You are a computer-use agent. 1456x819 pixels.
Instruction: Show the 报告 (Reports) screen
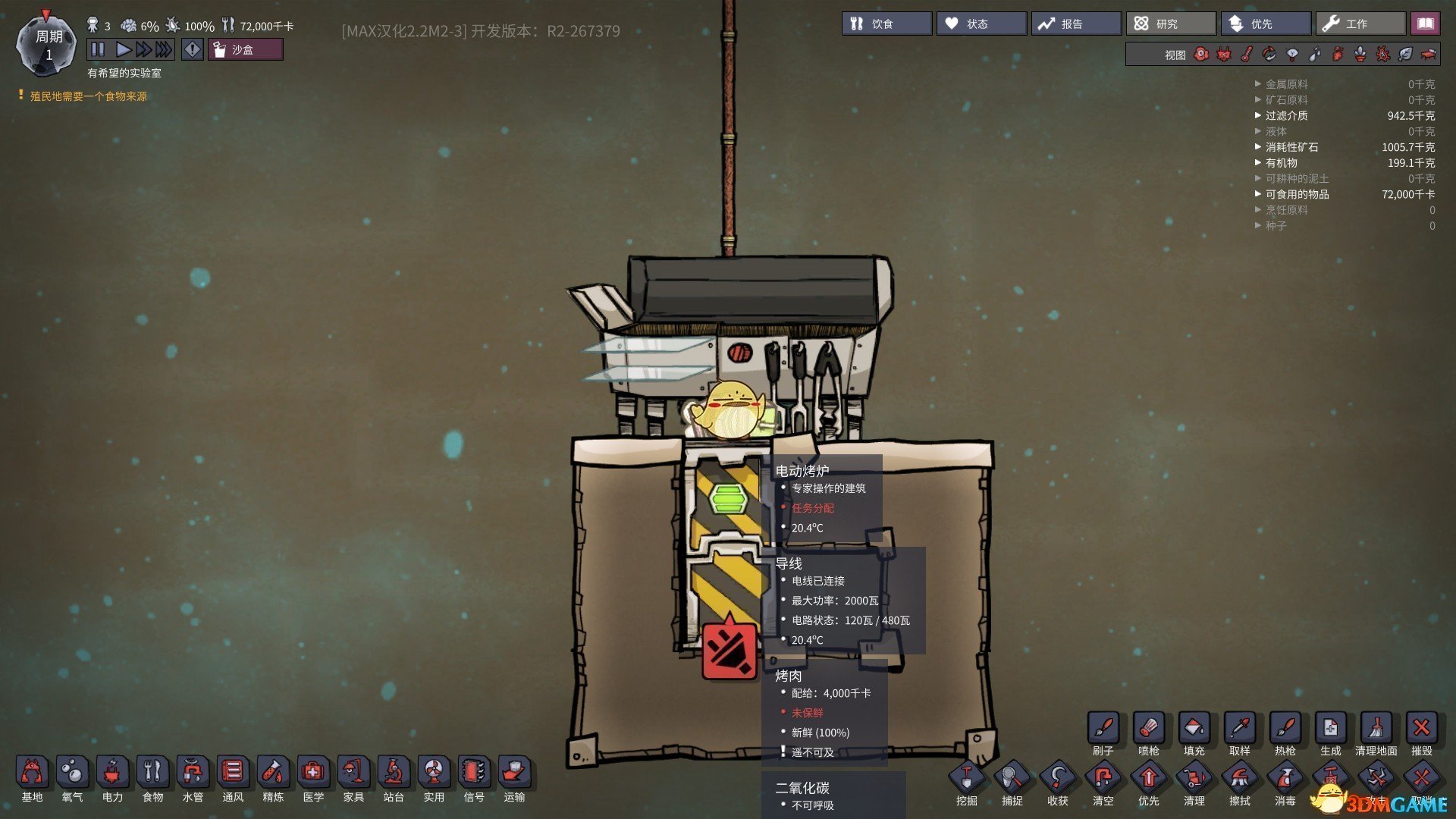[x=1075, y=24]
